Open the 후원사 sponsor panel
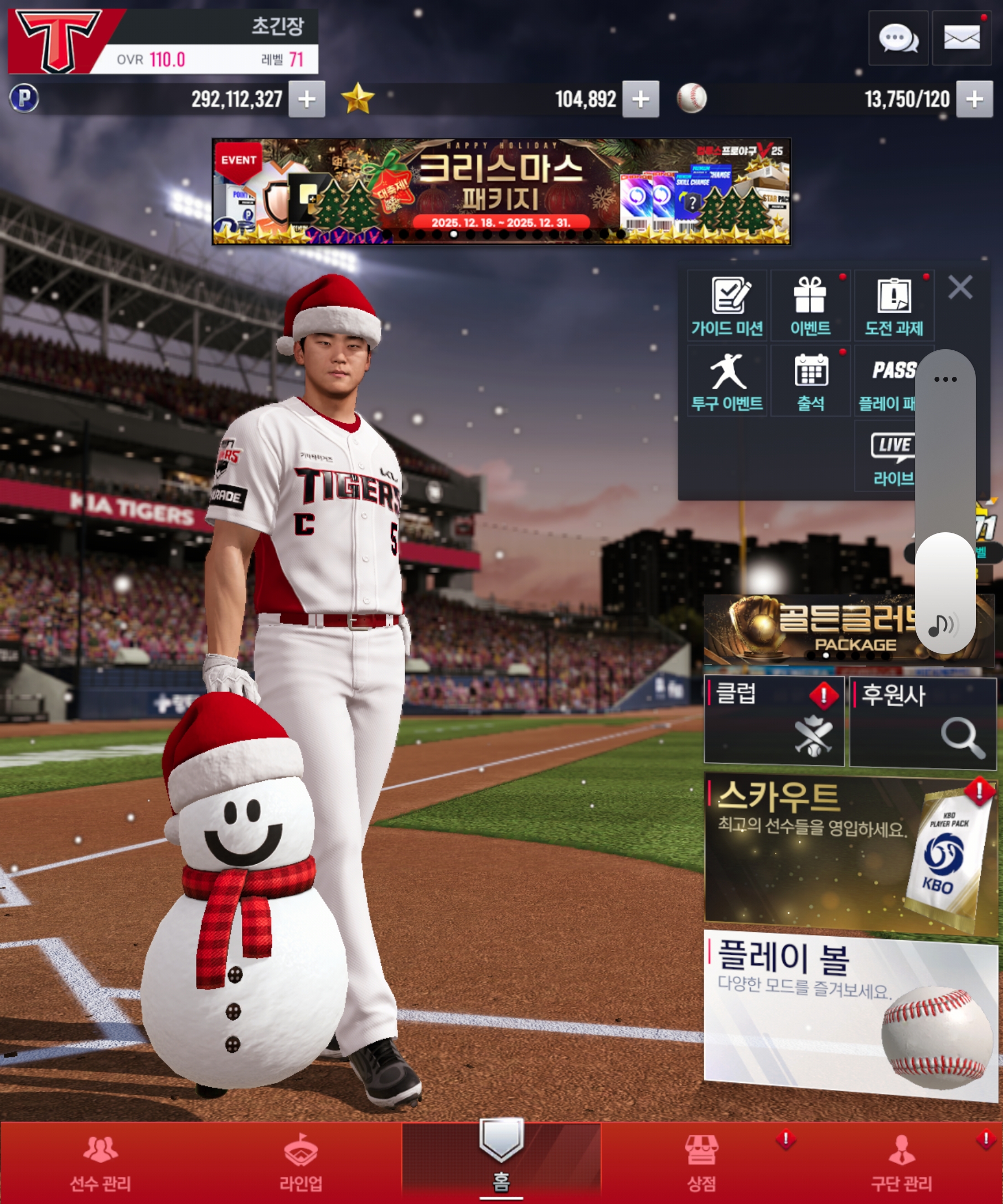The height and width of the screenshot is (1204, 1003). pos(922,722)
